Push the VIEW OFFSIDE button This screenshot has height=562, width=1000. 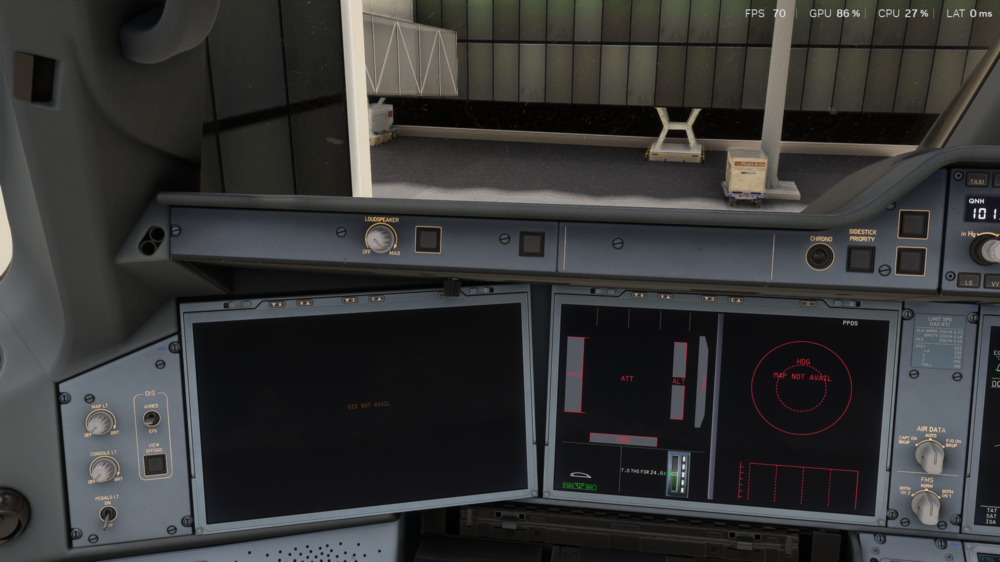154,464
